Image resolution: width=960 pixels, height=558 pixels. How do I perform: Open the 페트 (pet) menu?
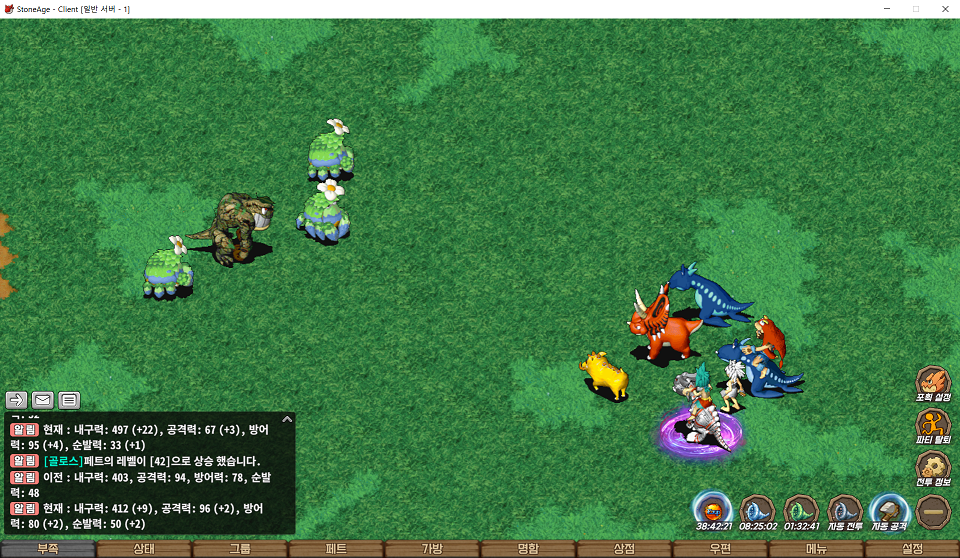click(x=336, y=549)
